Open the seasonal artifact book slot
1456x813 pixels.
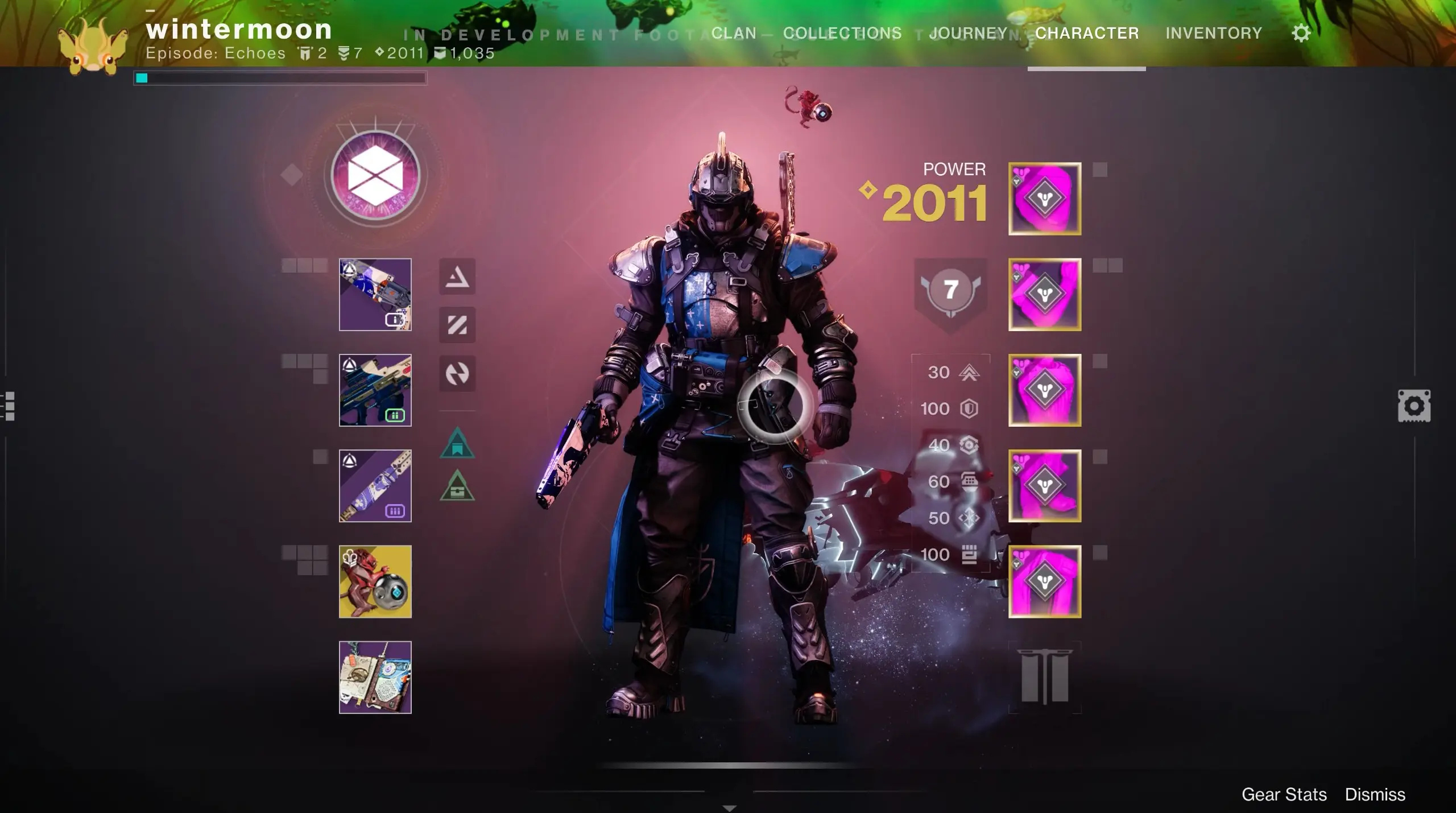pos(375,677)
